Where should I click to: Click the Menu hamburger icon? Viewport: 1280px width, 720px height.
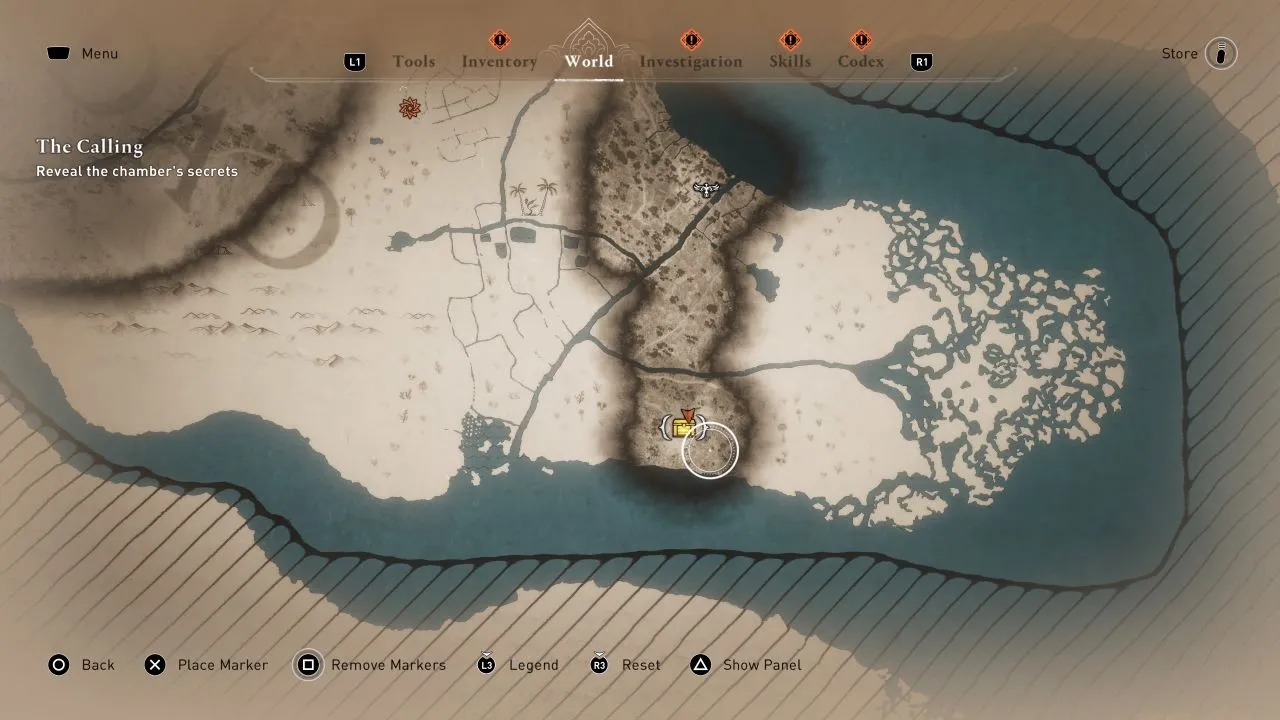coord(57,53)
